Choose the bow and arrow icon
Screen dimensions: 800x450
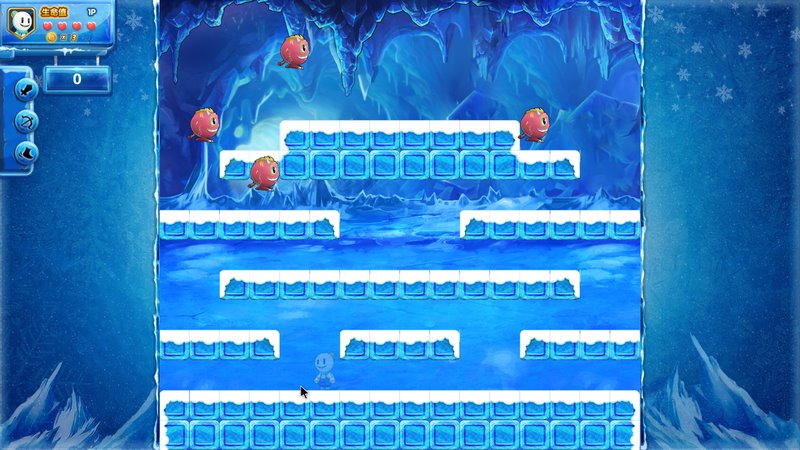point(23,121)
